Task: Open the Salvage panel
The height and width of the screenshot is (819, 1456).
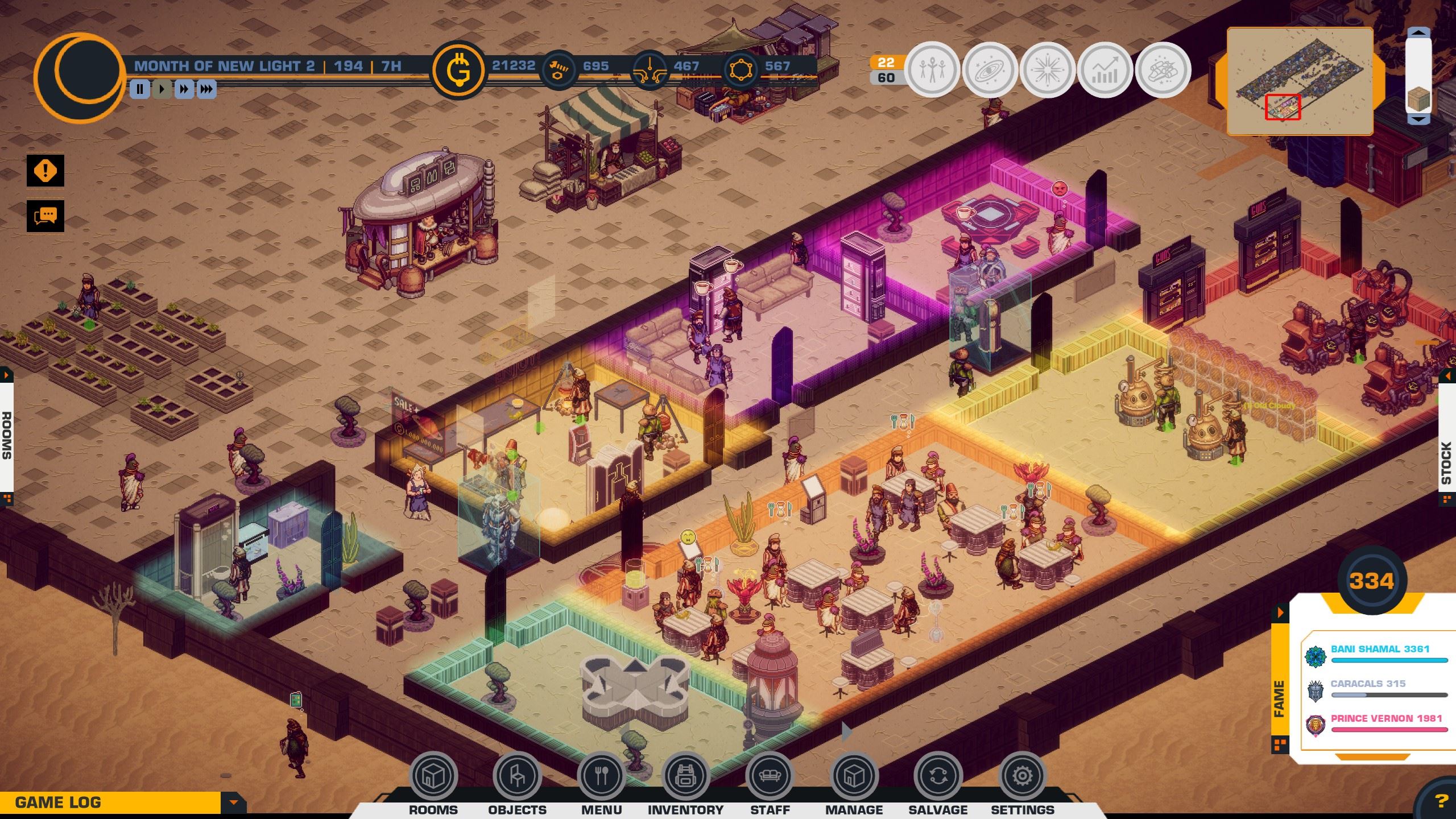Action: pyautogui.click(x=938, y=776)
